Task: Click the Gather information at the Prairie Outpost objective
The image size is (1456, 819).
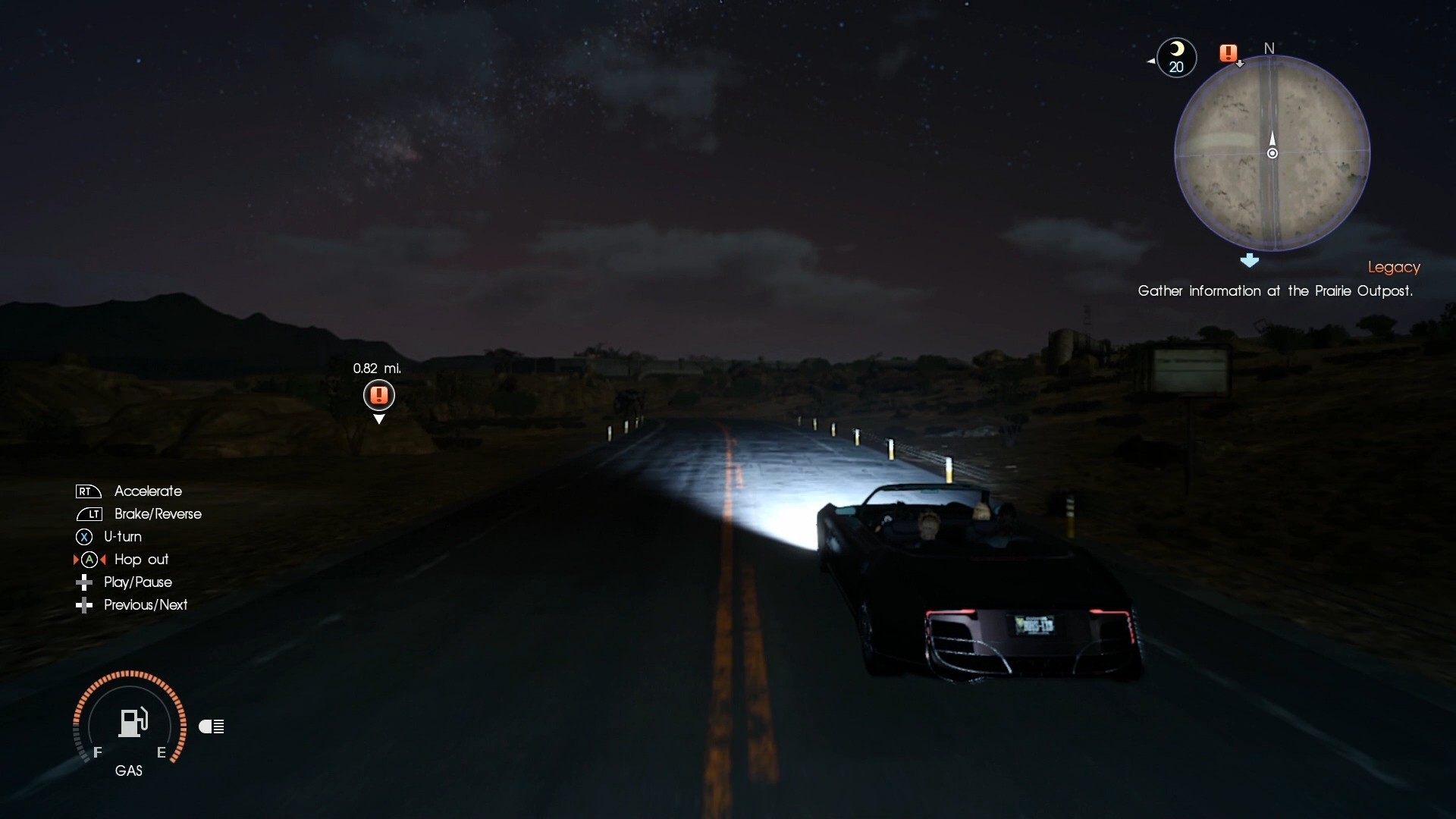Action: click(1276, 291)
